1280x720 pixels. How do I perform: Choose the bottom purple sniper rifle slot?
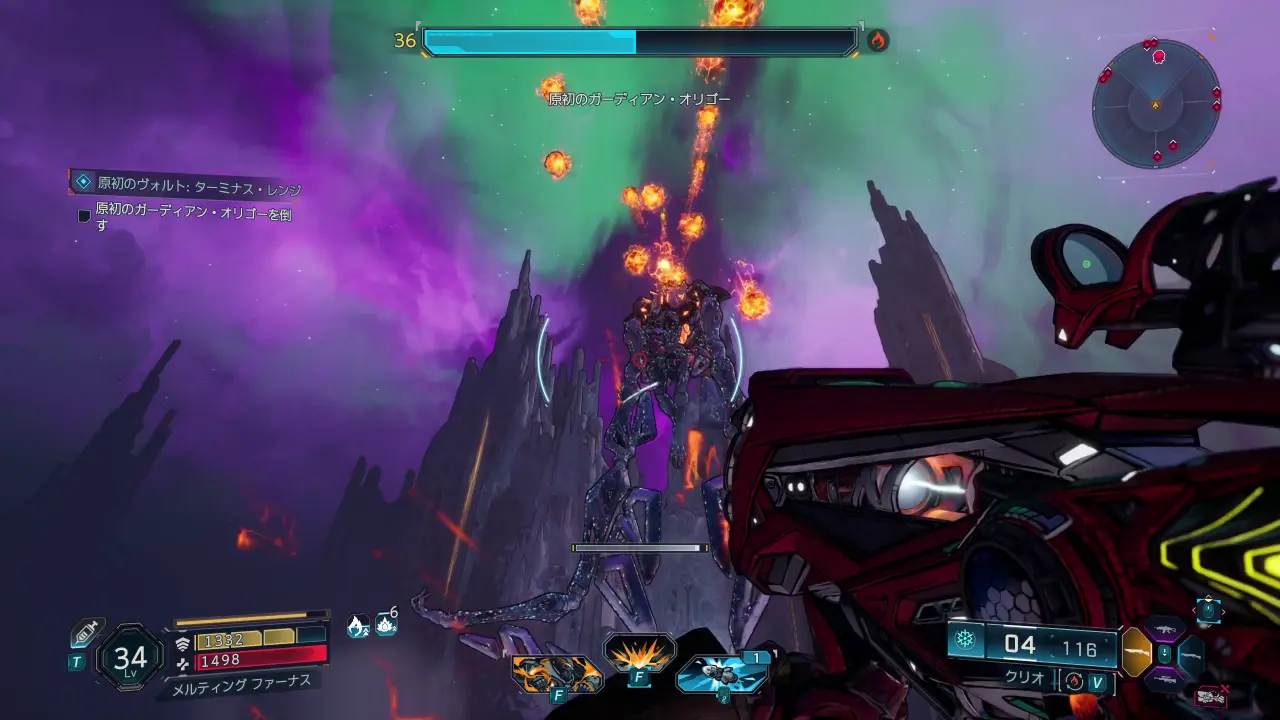[x=1164, y=679]
